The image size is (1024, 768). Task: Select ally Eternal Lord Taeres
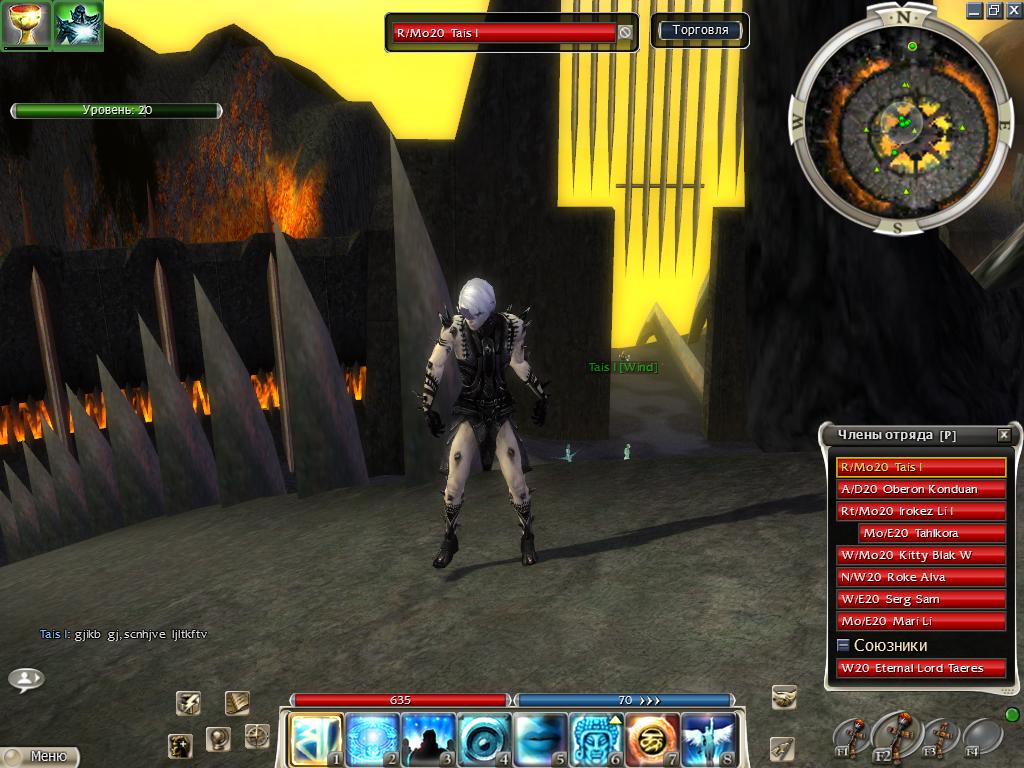(920, 668)
